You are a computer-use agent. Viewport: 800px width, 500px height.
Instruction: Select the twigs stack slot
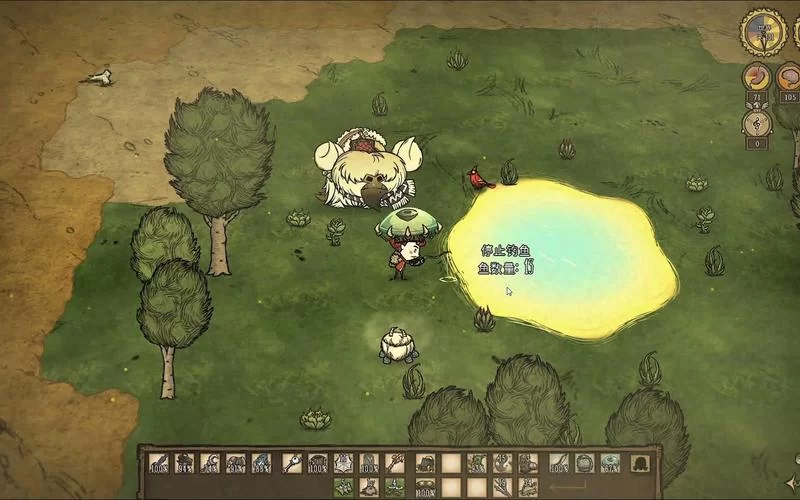(502, 487)
